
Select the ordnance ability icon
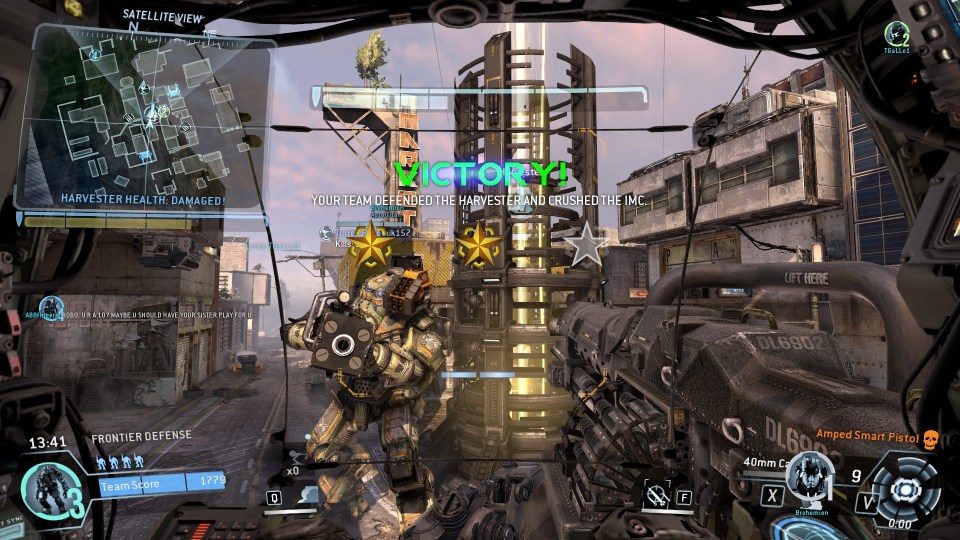tap(657, 493)
